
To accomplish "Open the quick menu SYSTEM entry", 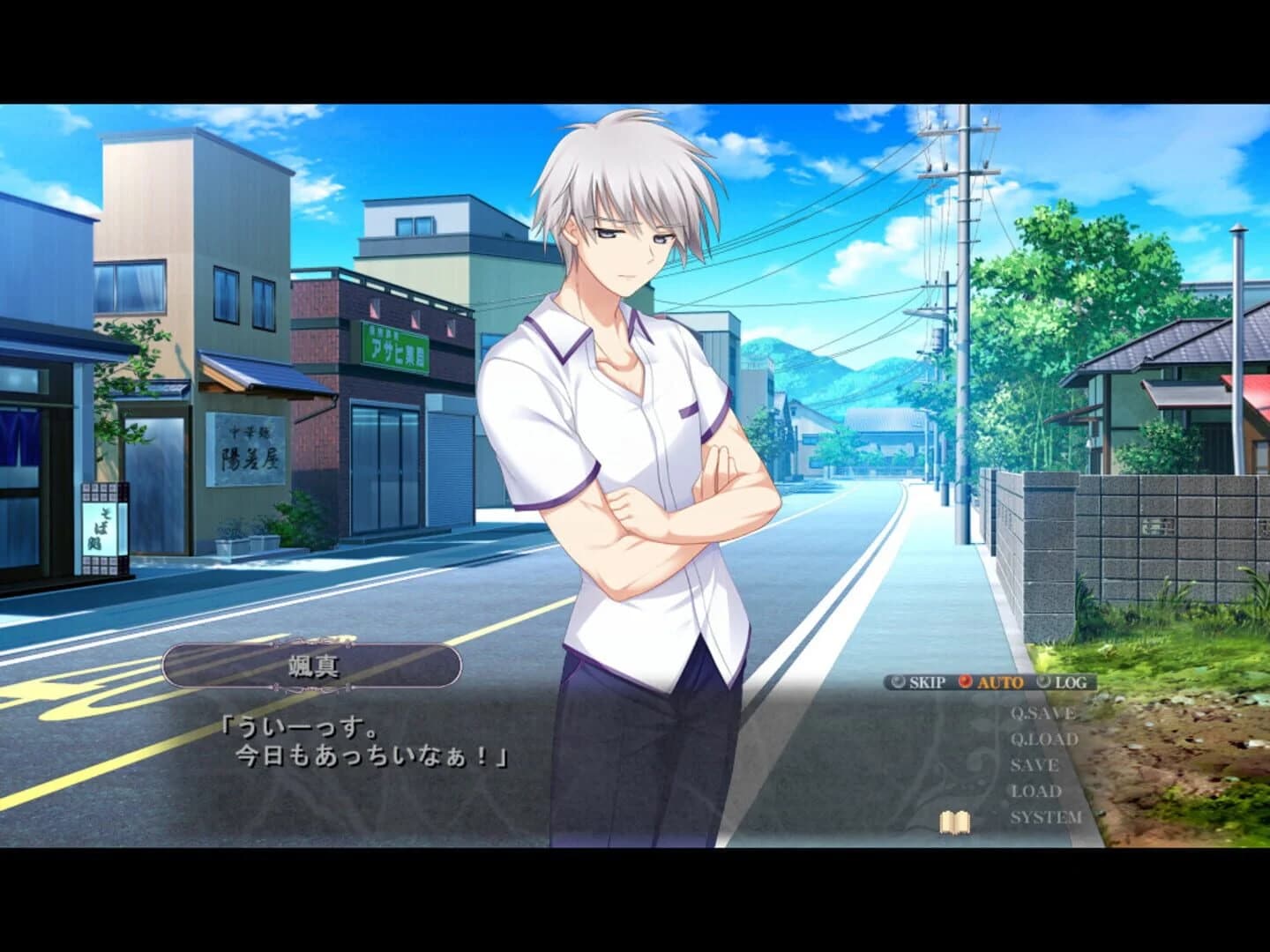I will pyautogui.click(x=1048, y=817).
